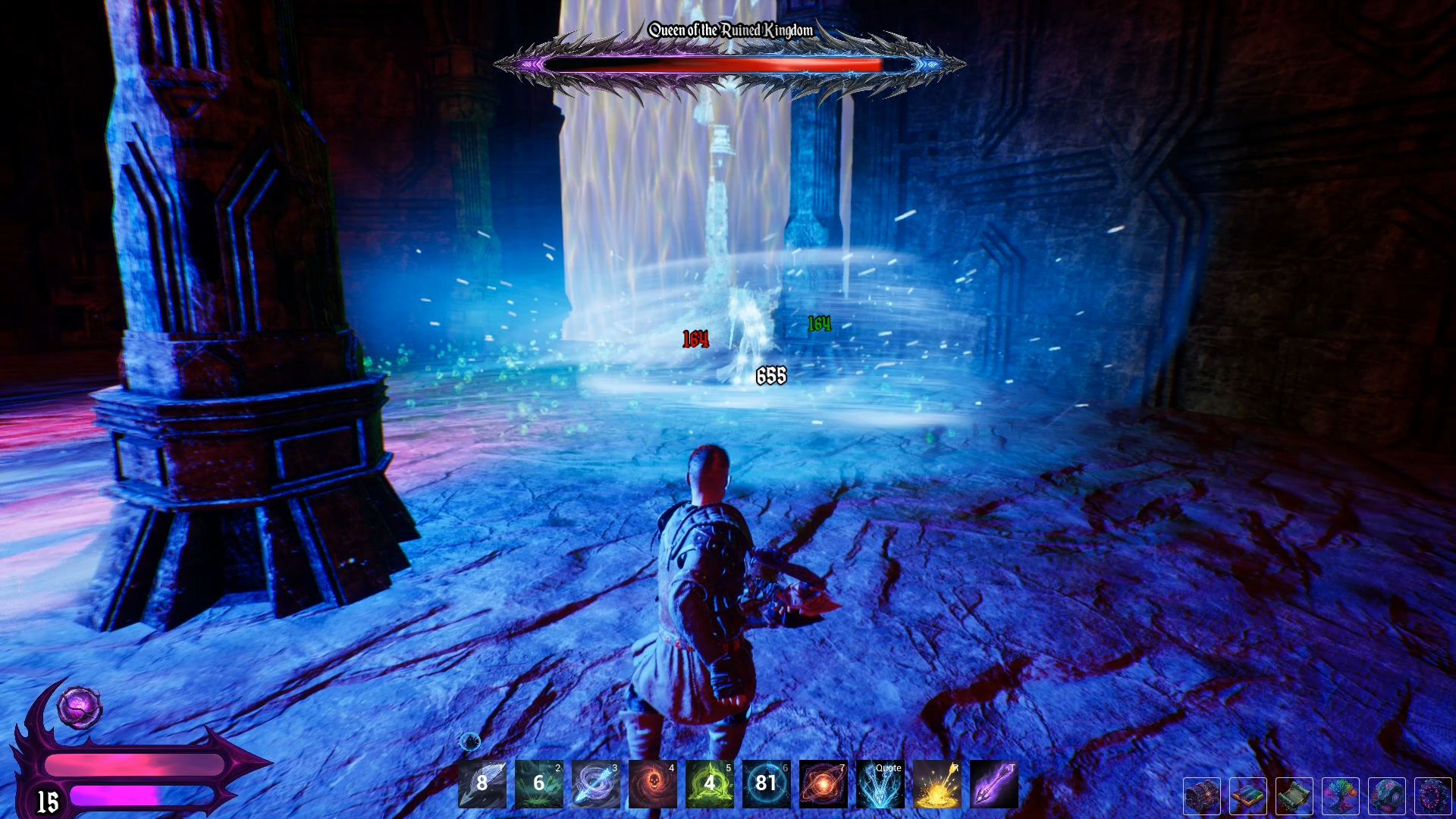Click the purple orb above the health bar
This screenshot has width=1456, height=819.
pos(80,708)
